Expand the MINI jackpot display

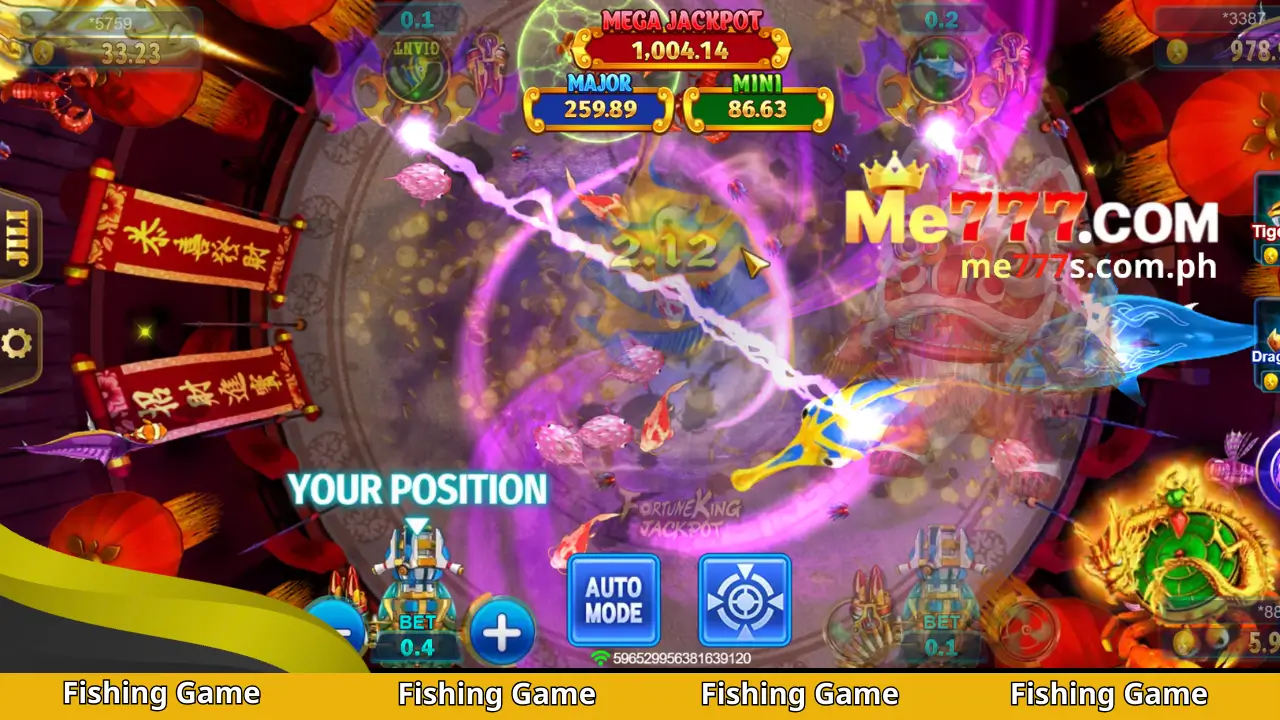(x=758, y=100)
